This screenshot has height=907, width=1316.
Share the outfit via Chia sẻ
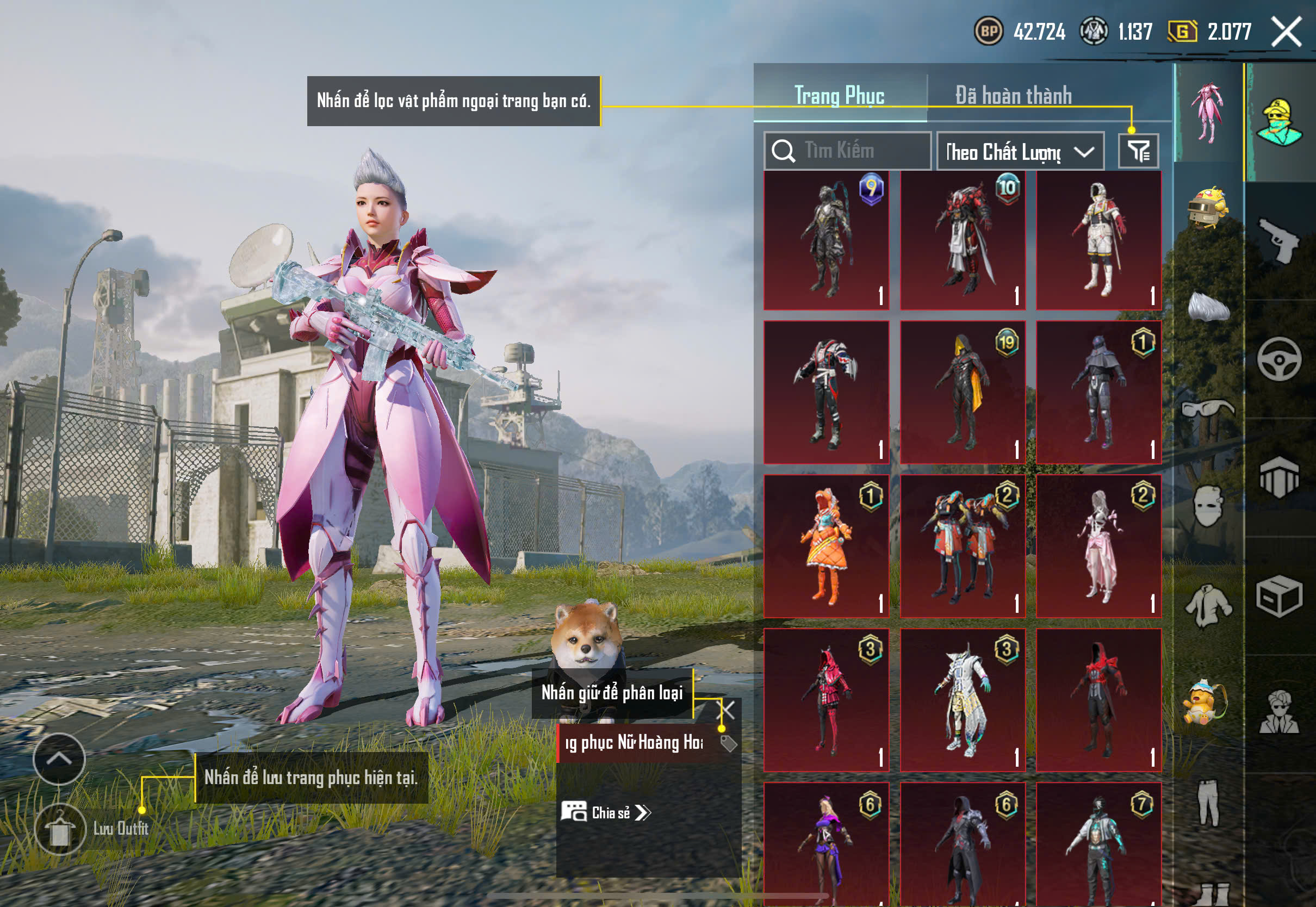tap(606, 813)
